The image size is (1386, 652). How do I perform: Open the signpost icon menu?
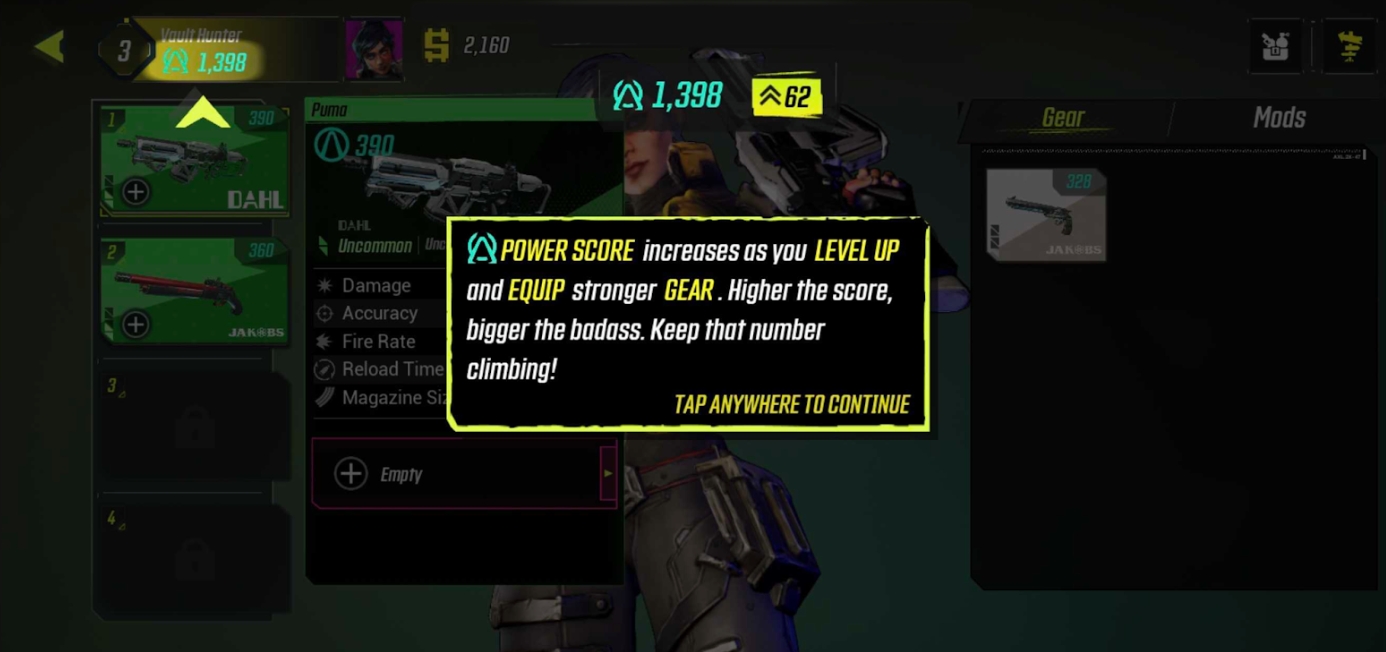(x=1349, y=46)
